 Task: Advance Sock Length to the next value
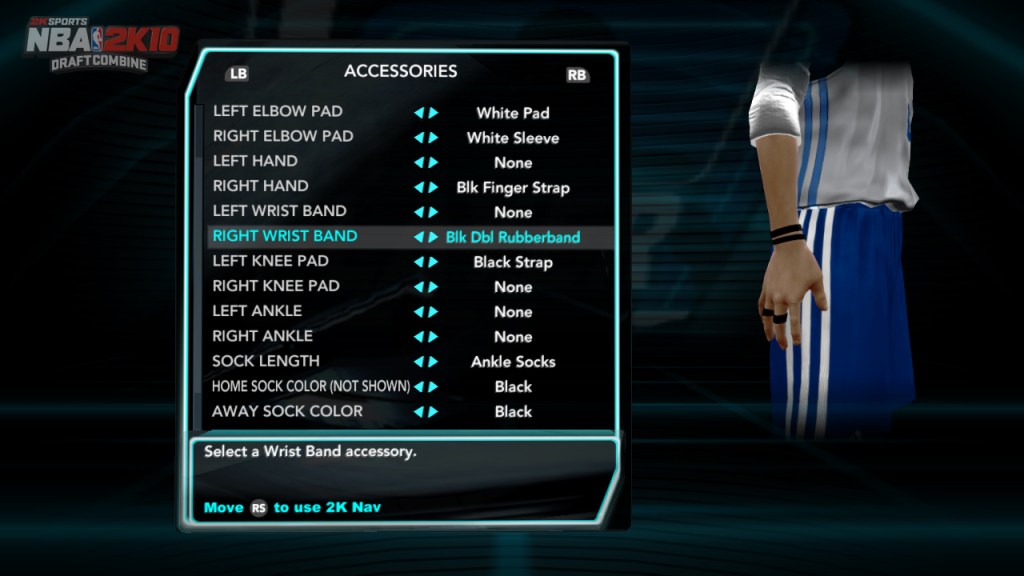click(434, 362)
